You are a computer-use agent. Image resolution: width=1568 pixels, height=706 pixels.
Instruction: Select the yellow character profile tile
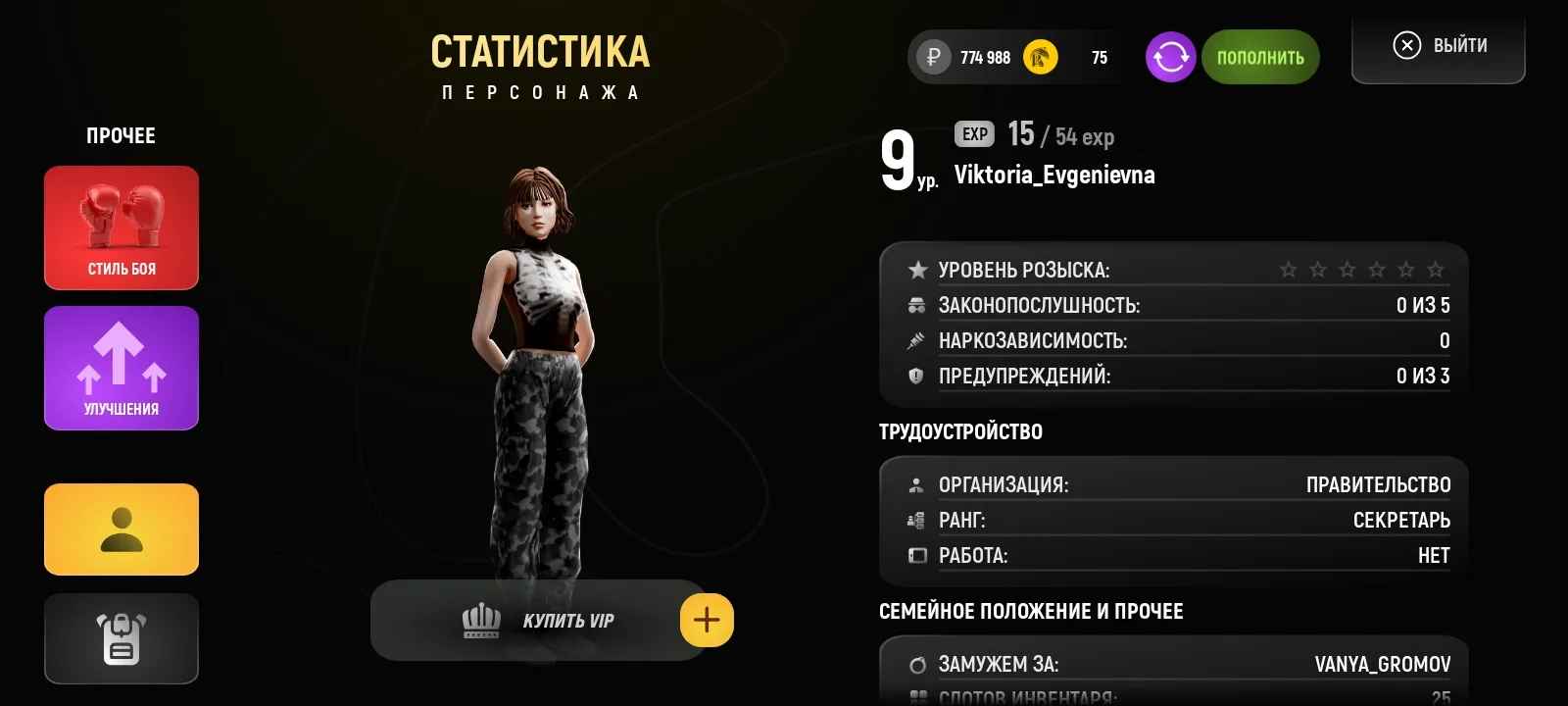coord(122,529)
